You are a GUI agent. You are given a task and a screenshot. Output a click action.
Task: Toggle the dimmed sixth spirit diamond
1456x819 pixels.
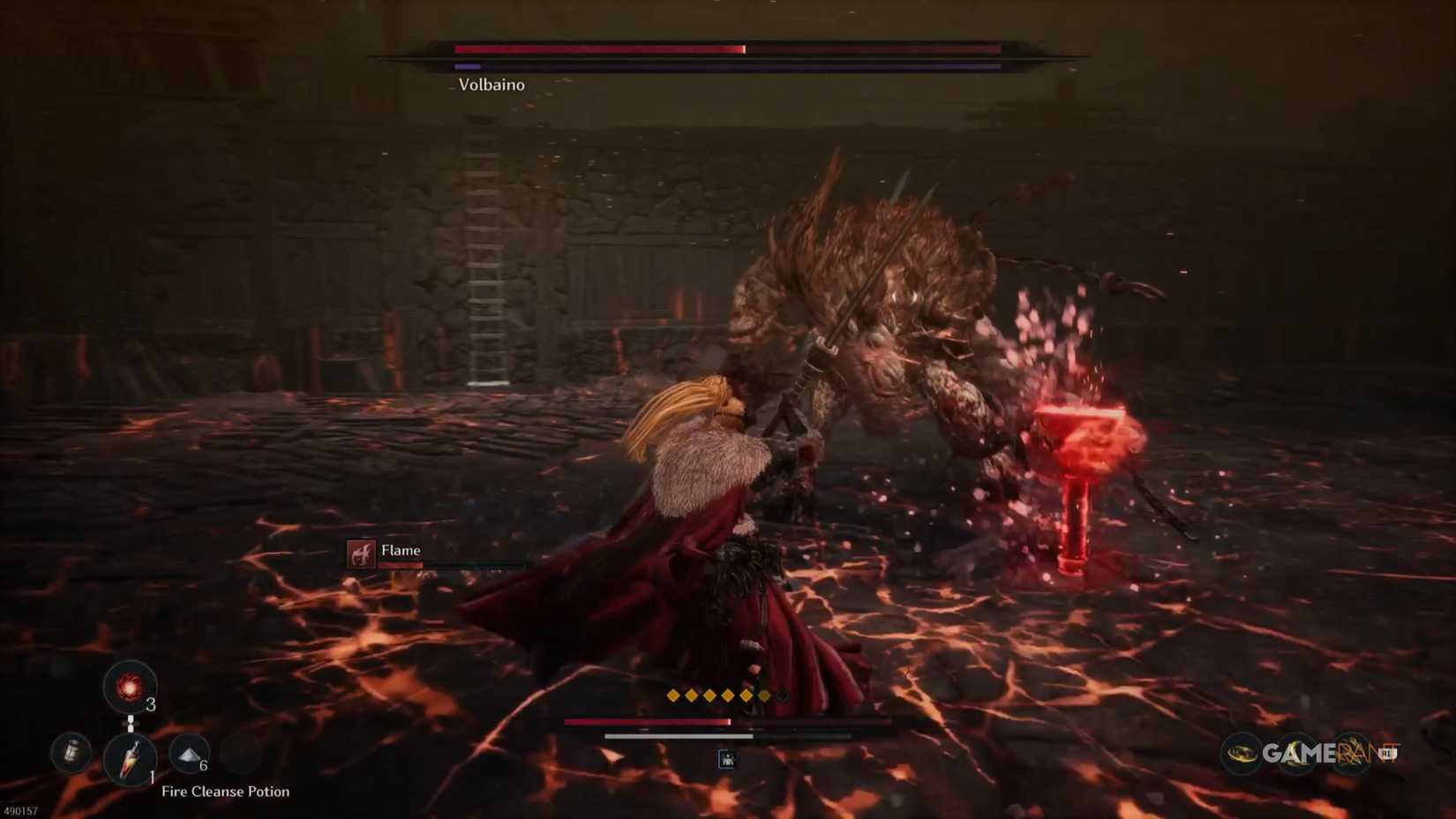(764, 695)
